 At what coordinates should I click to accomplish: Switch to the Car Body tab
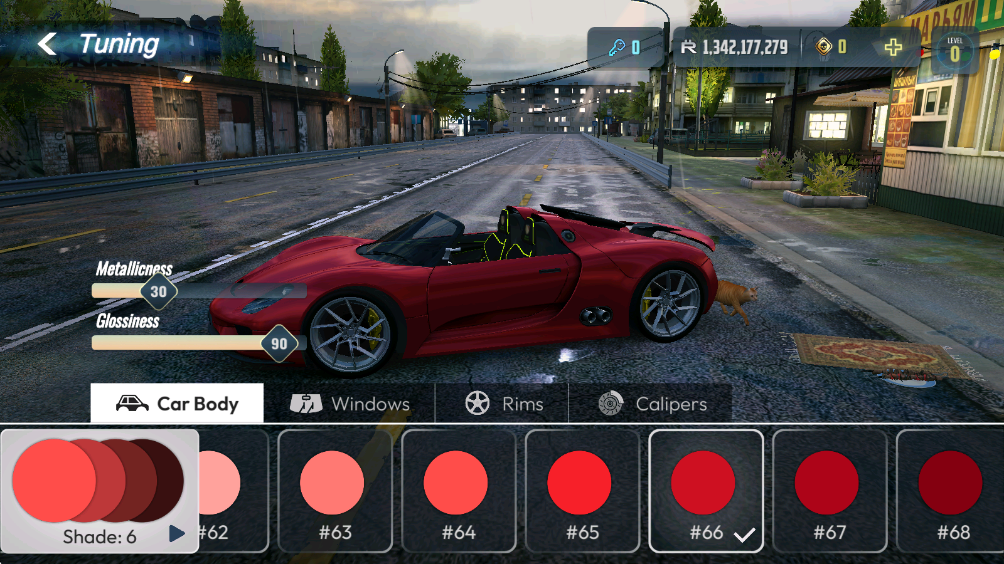coord(178,404)
